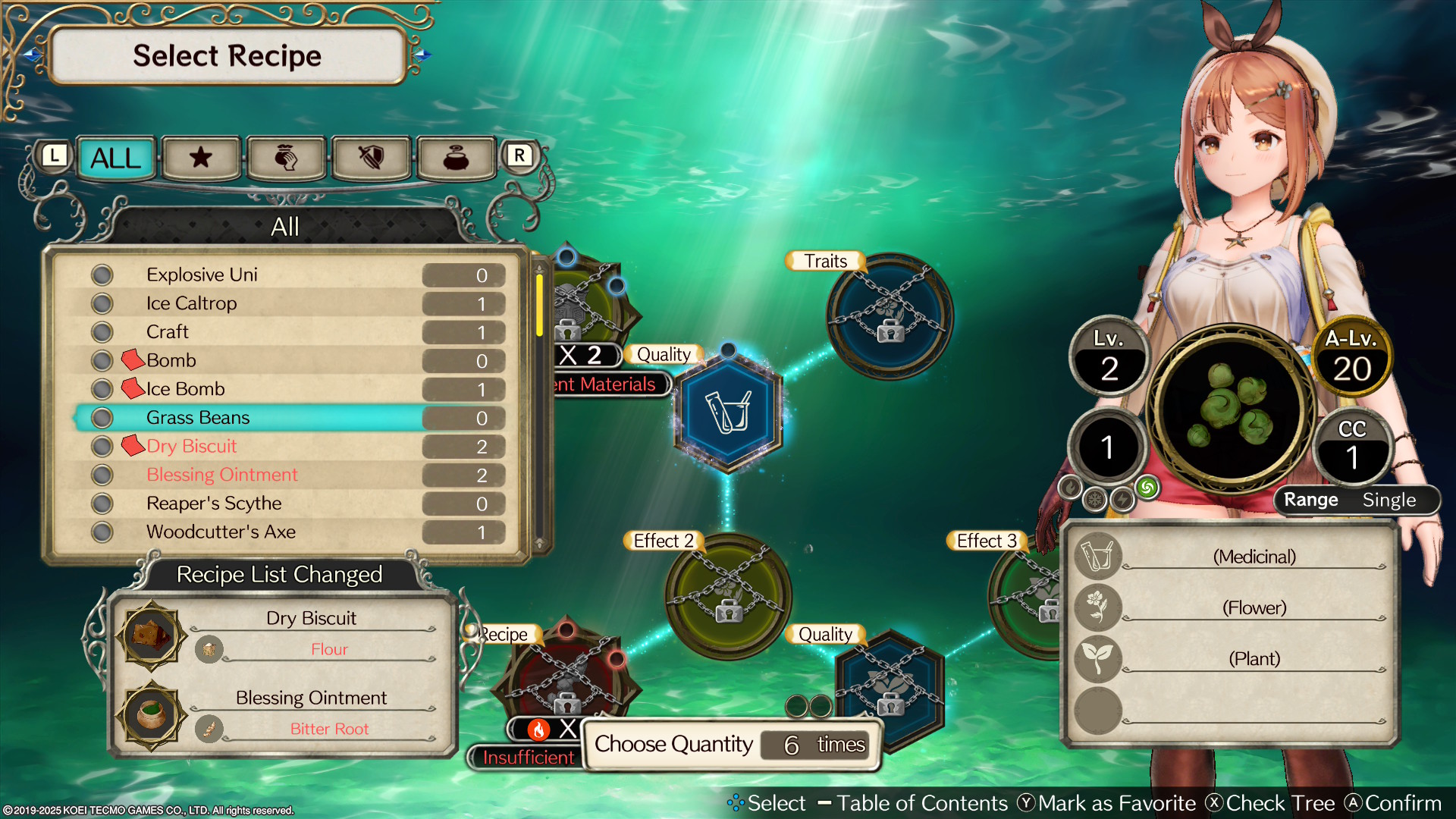The width and height of the screenshot is (1456, 819).
Task: Open the hand-with-item category tab
Action: (286, 158)
